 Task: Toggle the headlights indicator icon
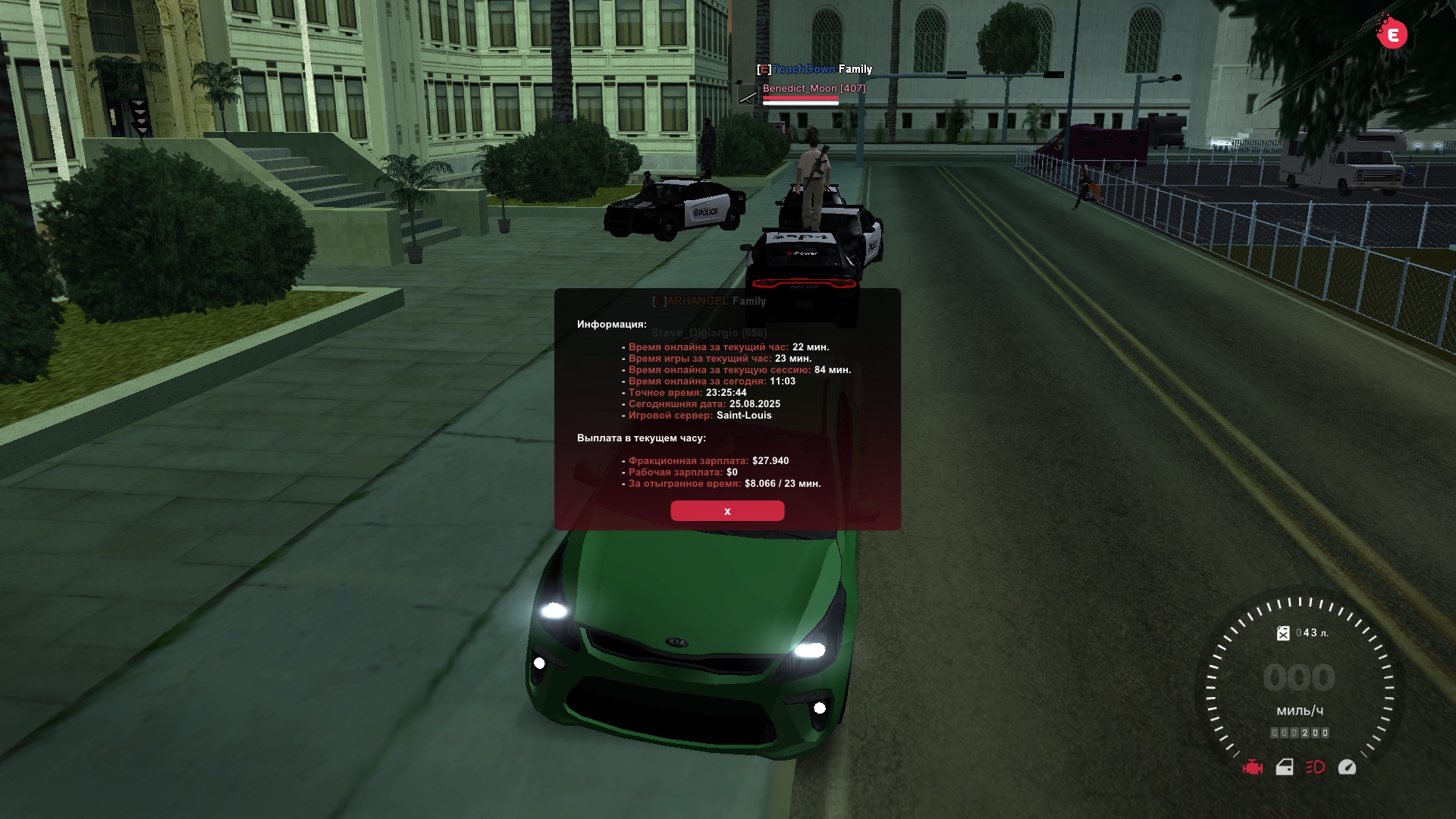(x=1316, y=767)
